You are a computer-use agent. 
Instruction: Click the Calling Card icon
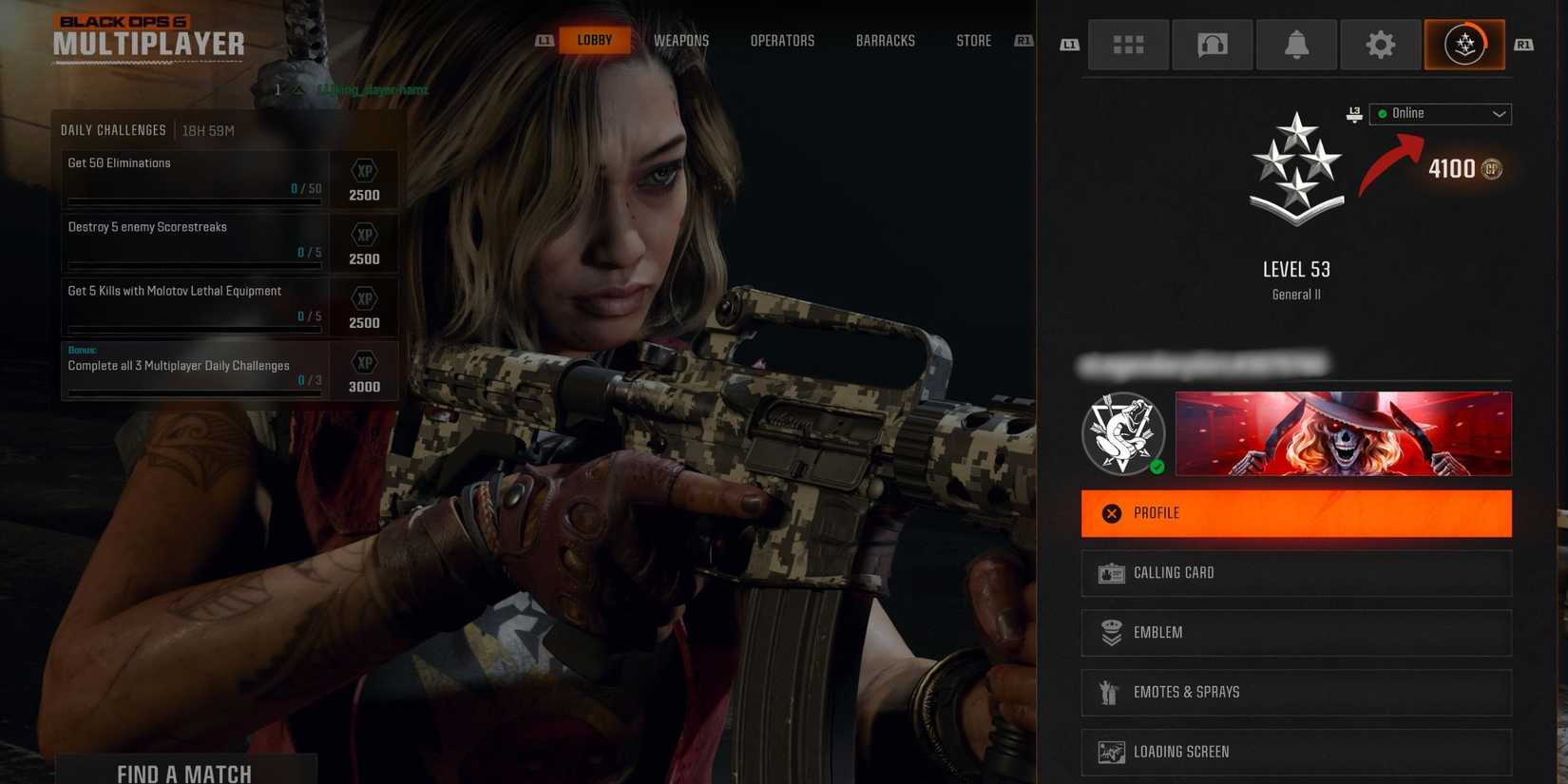[1110, 572]
